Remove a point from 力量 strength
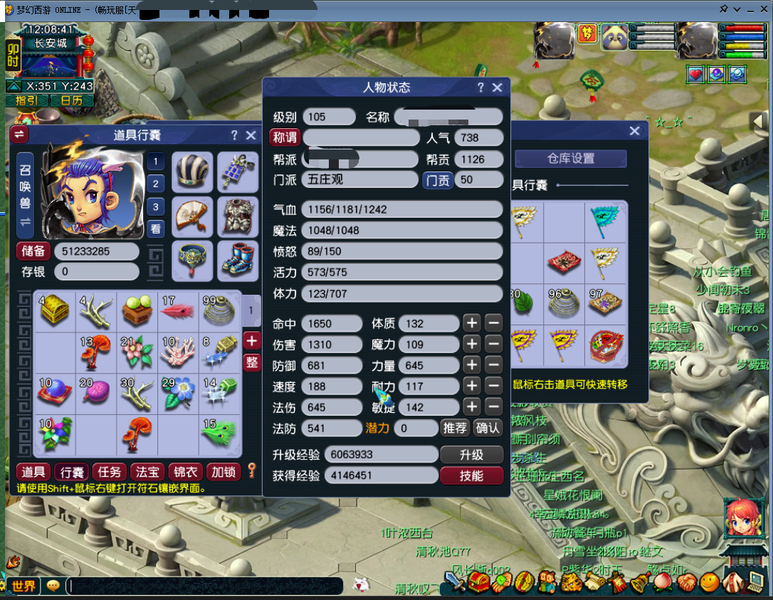This screenshot has width=773, height=600. pyautogui.click(x=493, y=366)
